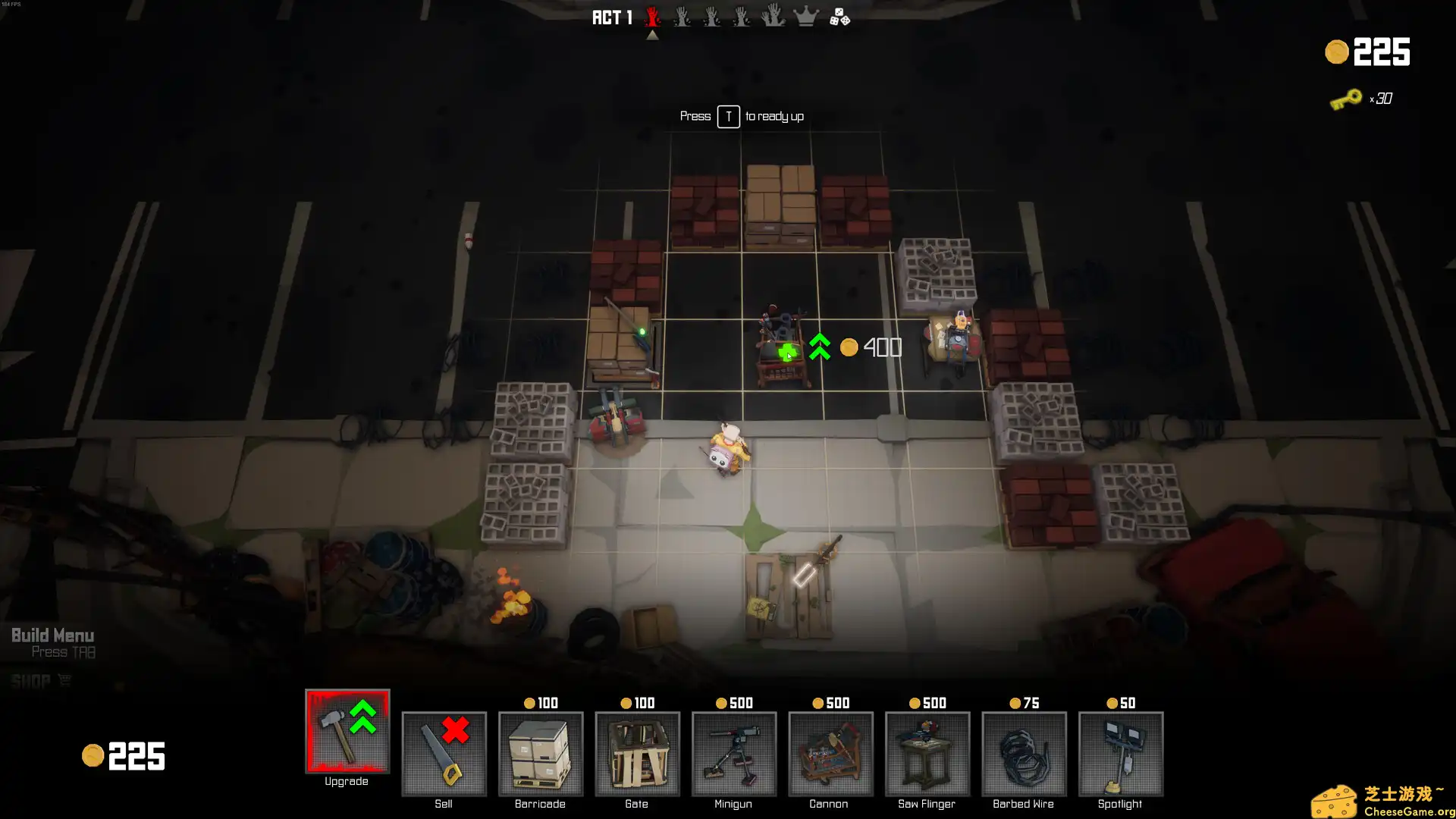This screenshot has height=819, width=1456.
Task: Select the Minigun in the build menu
Action: click(733, 755)
